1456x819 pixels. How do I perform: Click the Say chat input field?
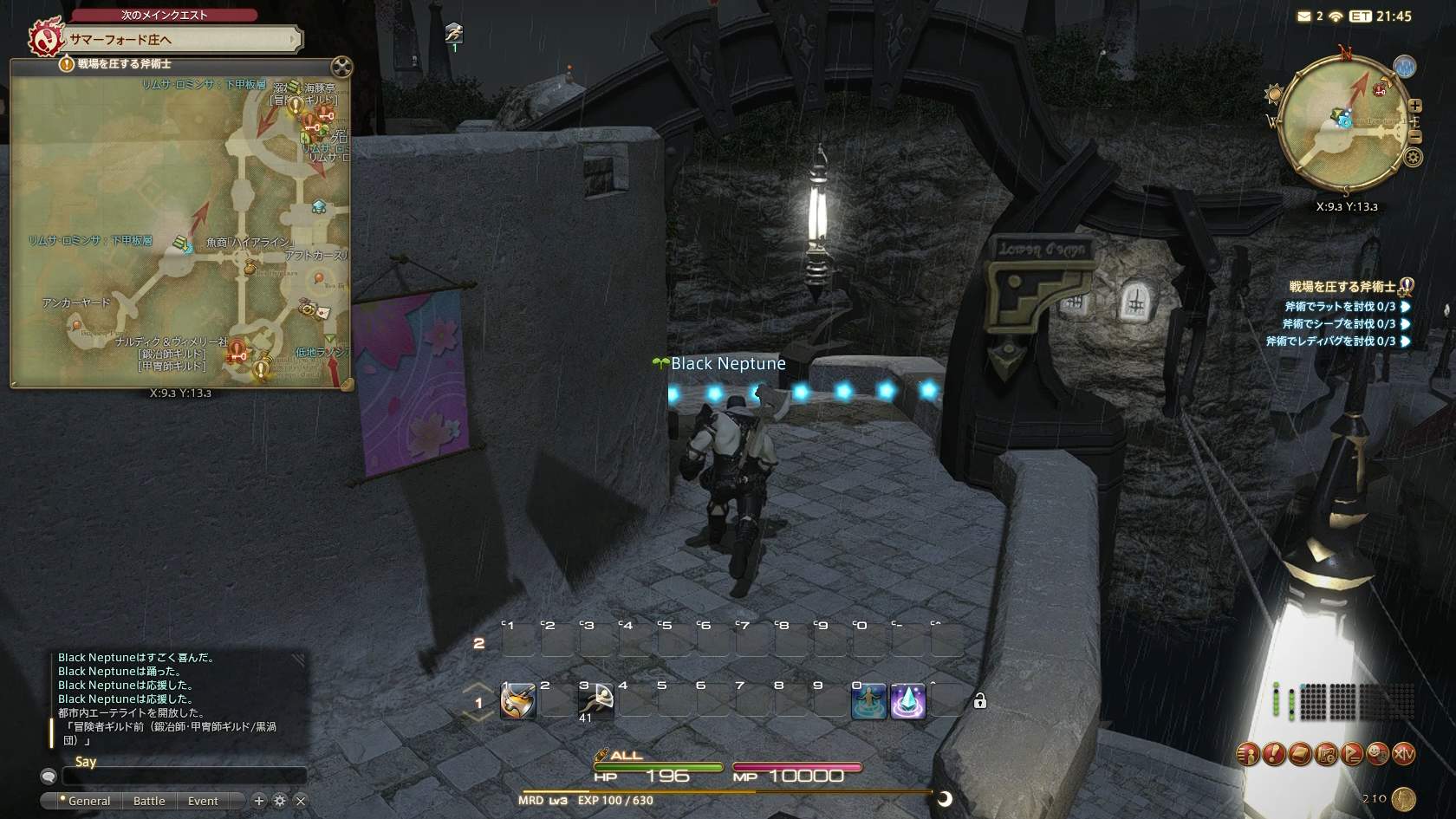point(184,776)
